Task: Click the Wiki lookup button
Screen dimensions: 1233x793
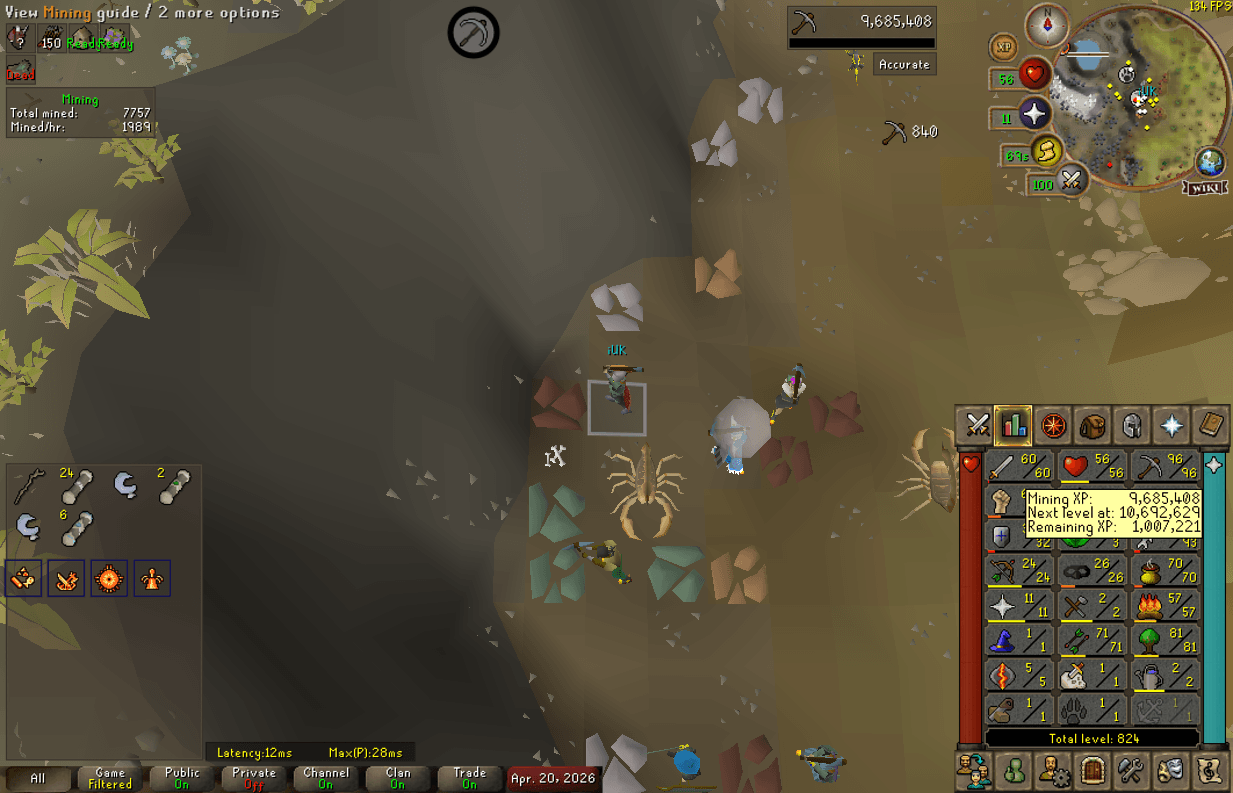Action: click(1205, 187)
